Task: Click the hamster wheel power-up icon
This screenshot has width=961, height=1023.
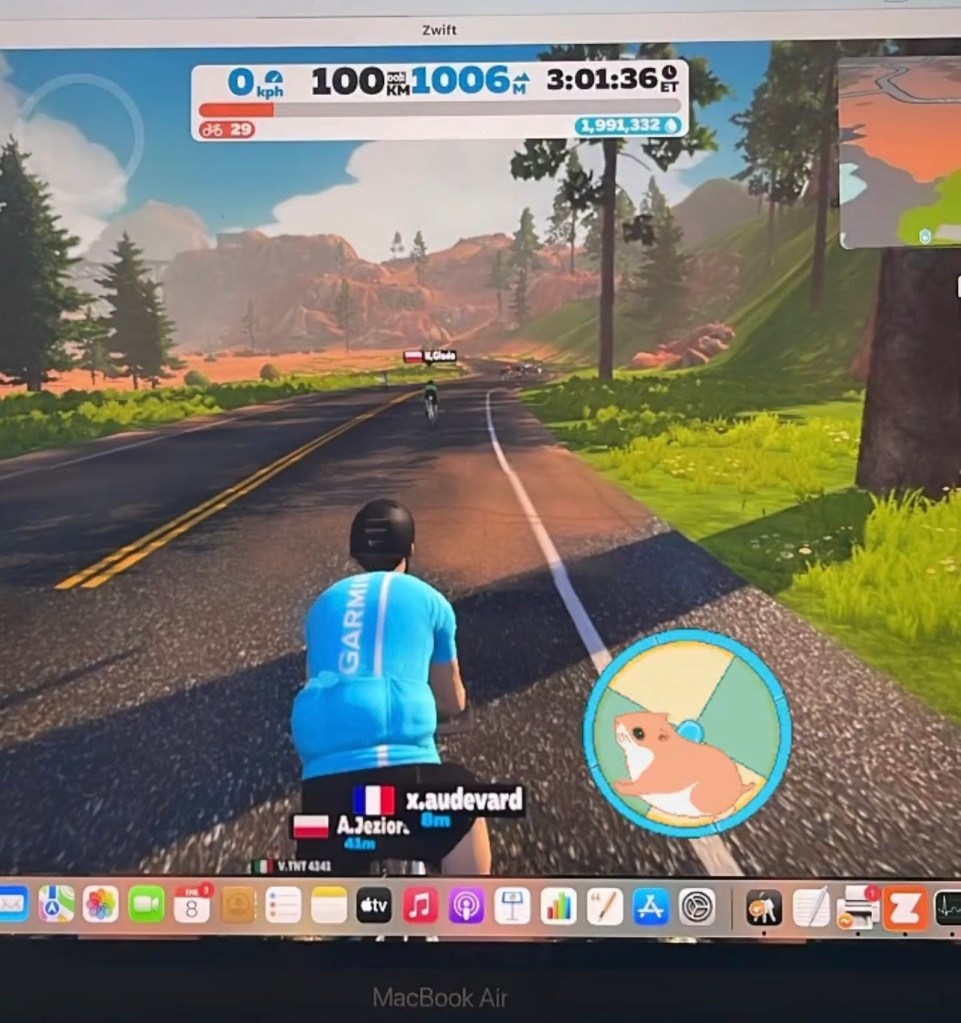Action: point(687,730)
